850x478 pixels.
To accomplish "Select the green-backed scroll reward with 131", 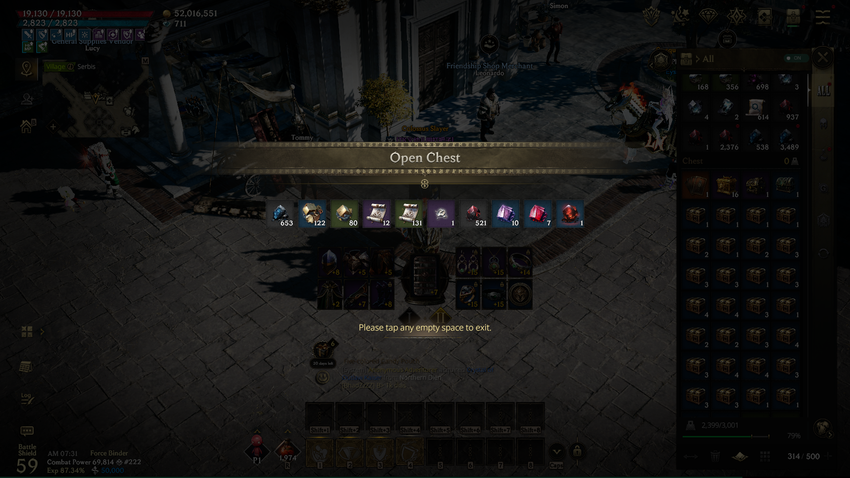I will [x=409, y=213].
